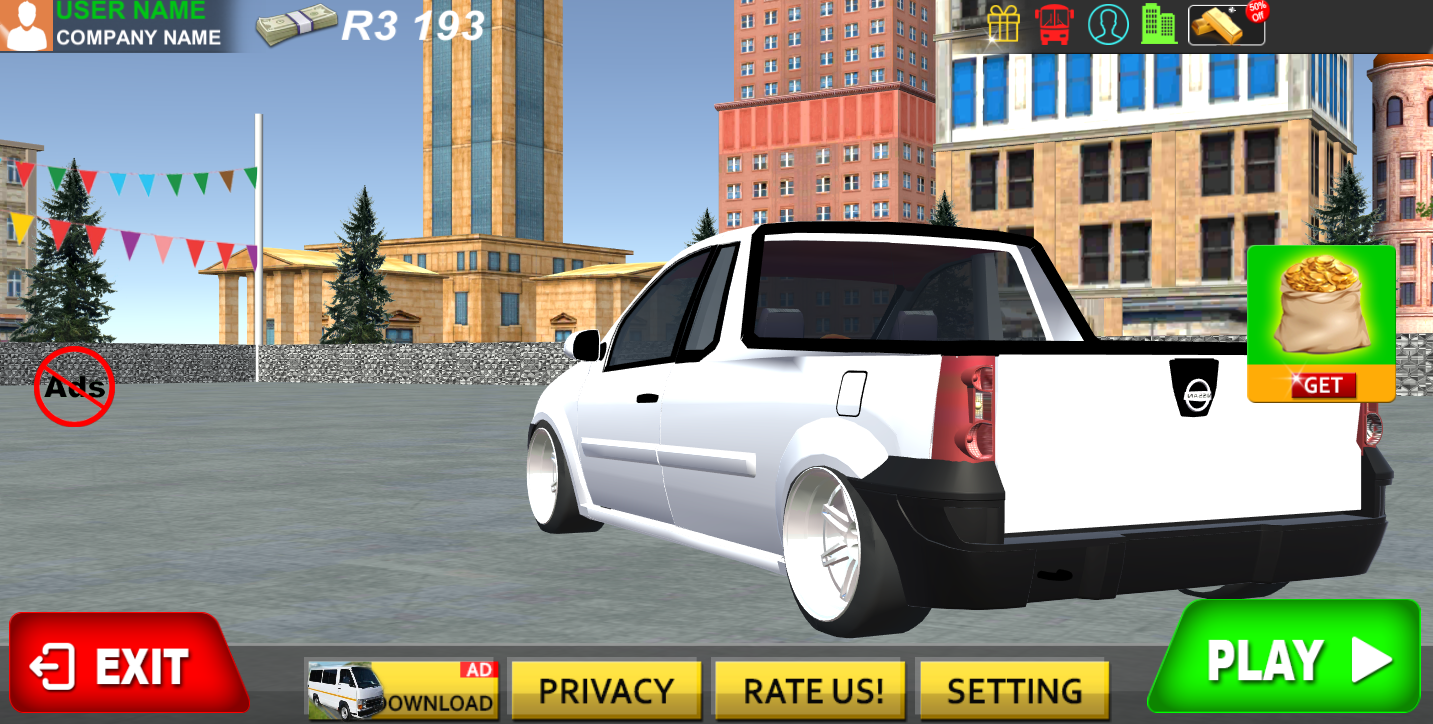Open PRIVACY policy
The height and width of the screenshot is (724, 1433).
tap(606, 689)
